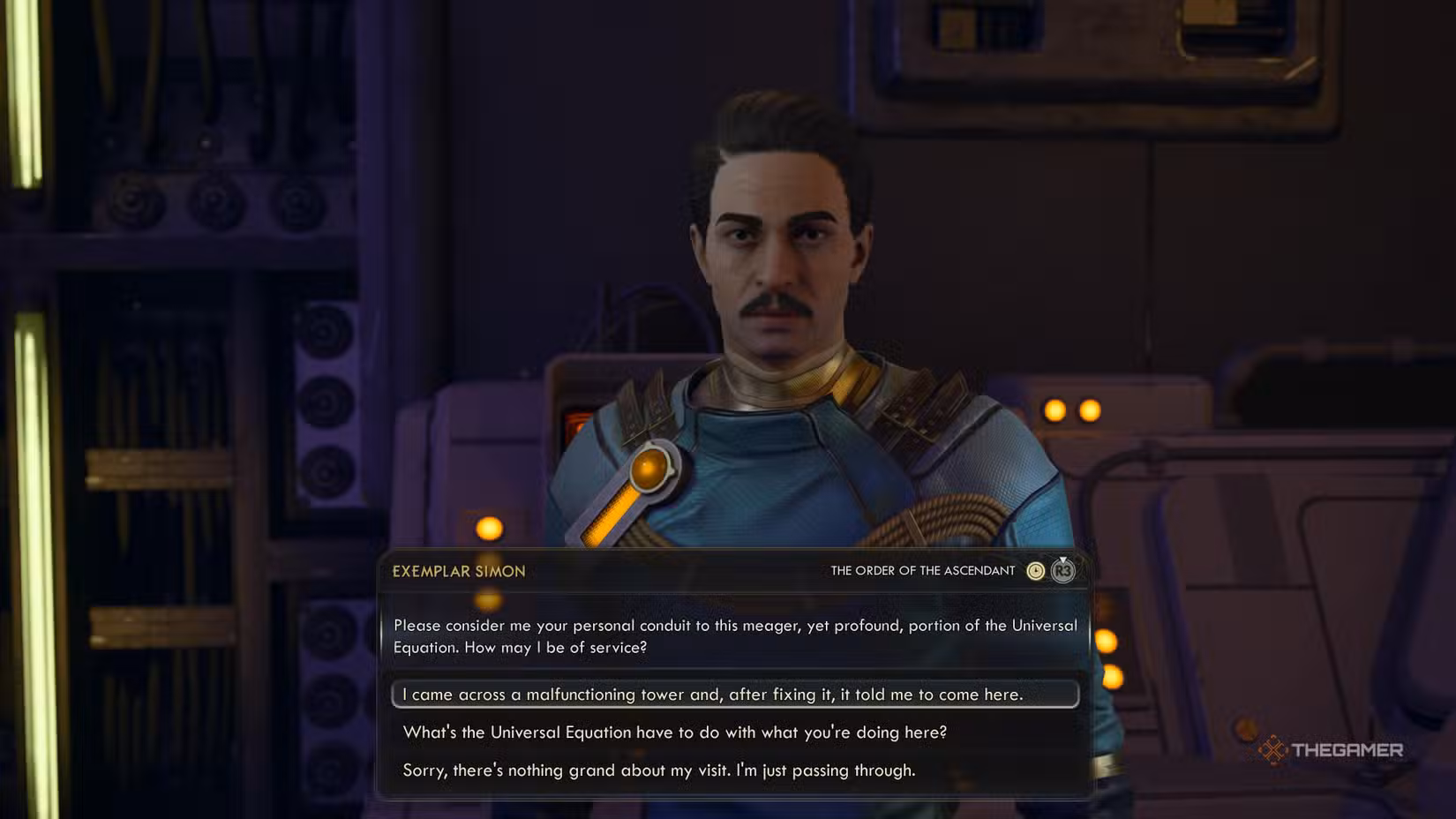Select the "just passing through" reply

point(658,770)
